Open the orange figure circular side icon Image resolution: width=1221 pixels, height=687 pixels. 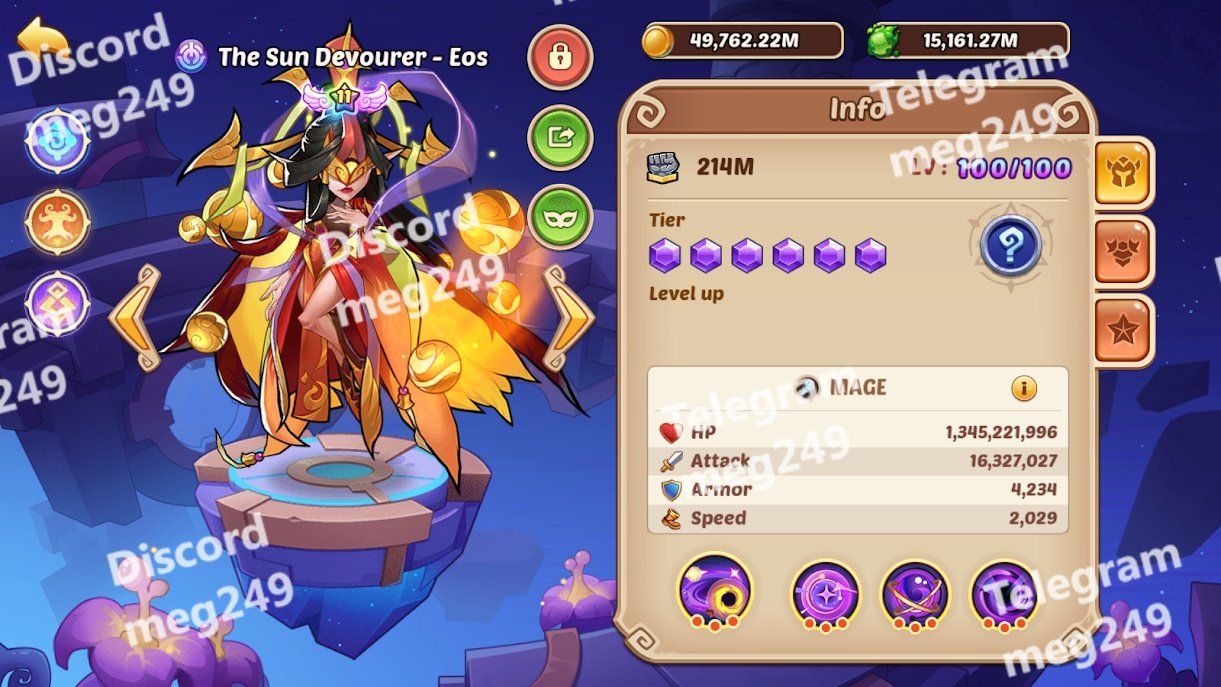[58, 222]
